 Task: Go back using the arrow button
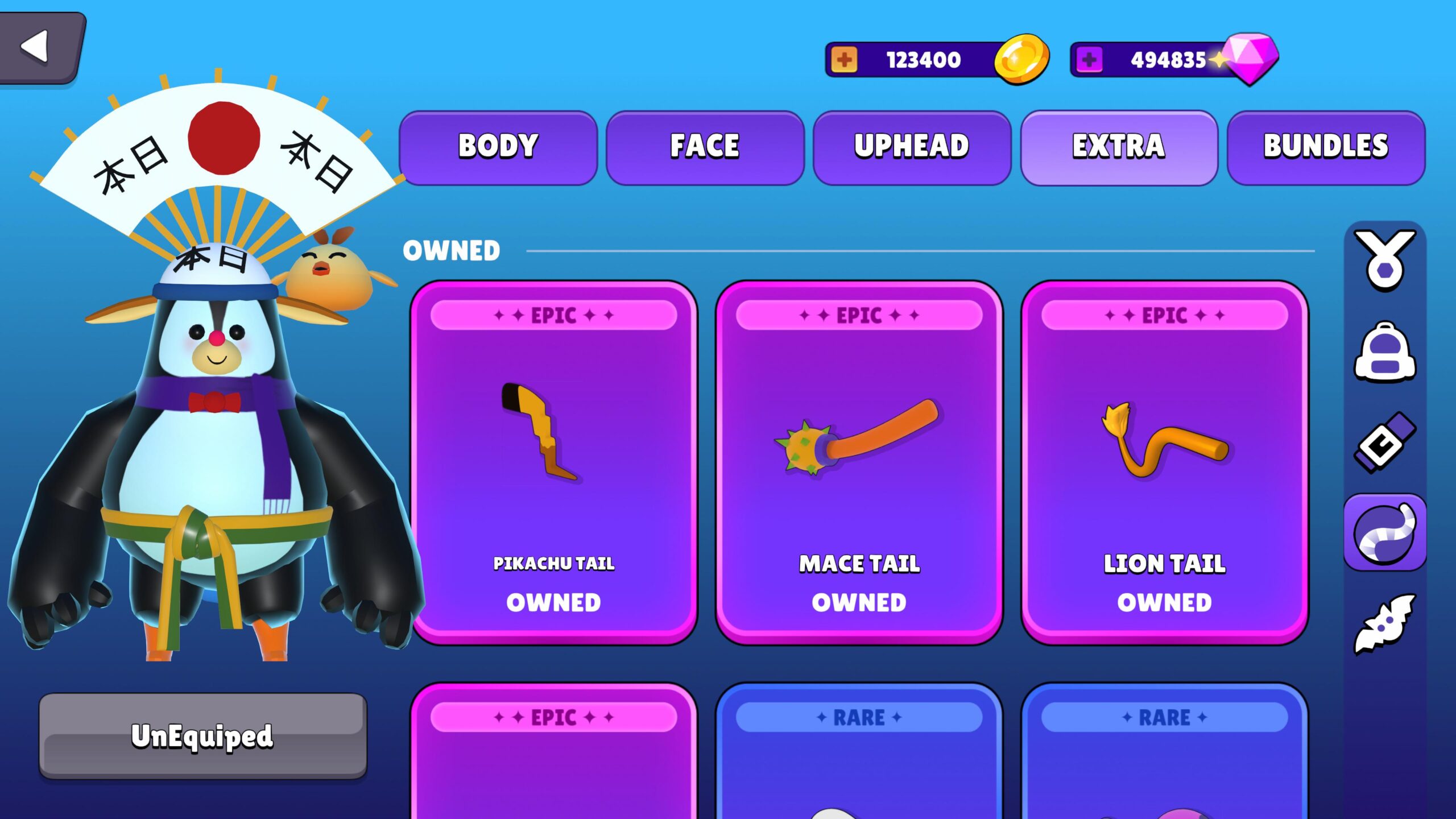click(40, 47)
